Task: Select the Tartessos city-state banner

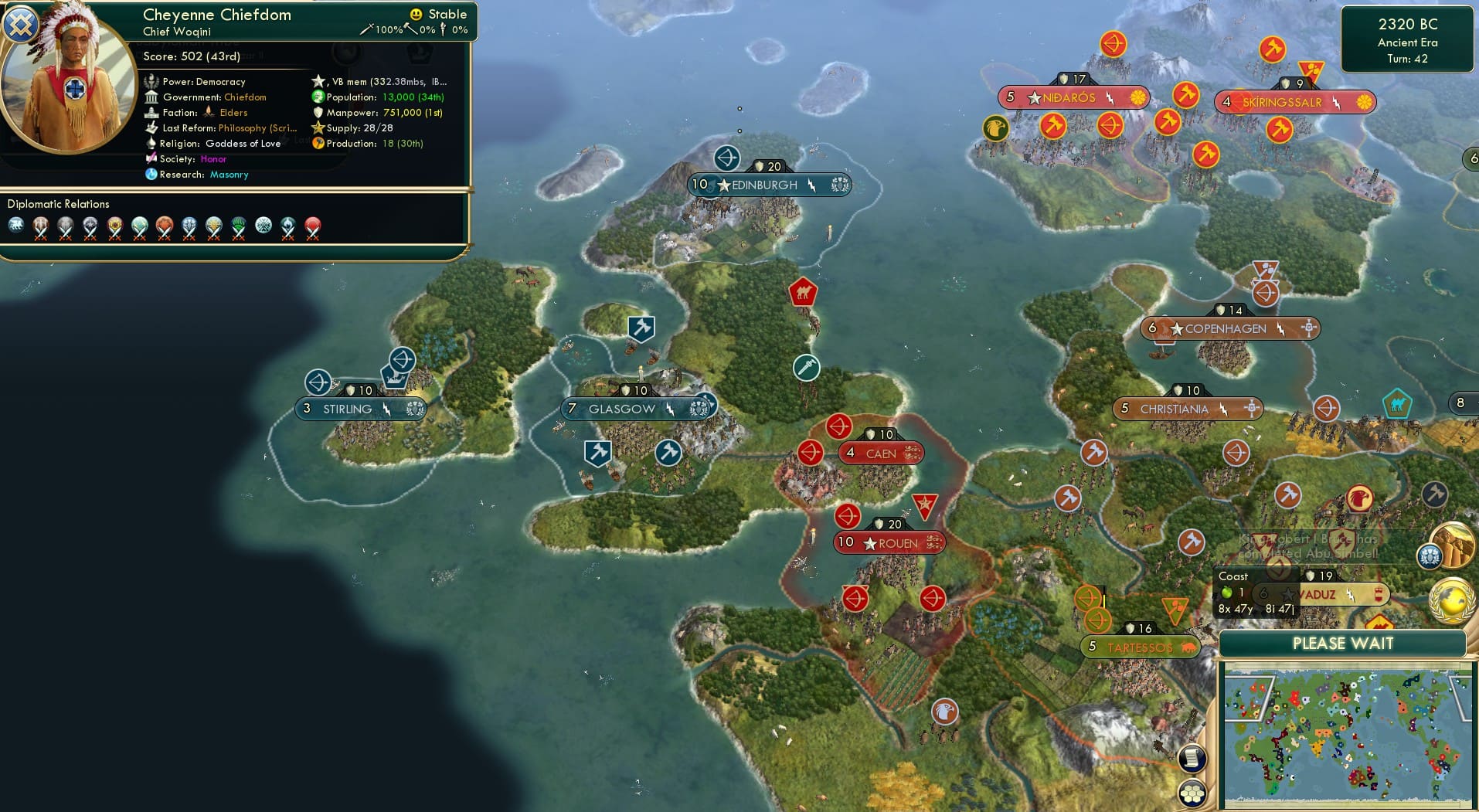Action: 1141,647
